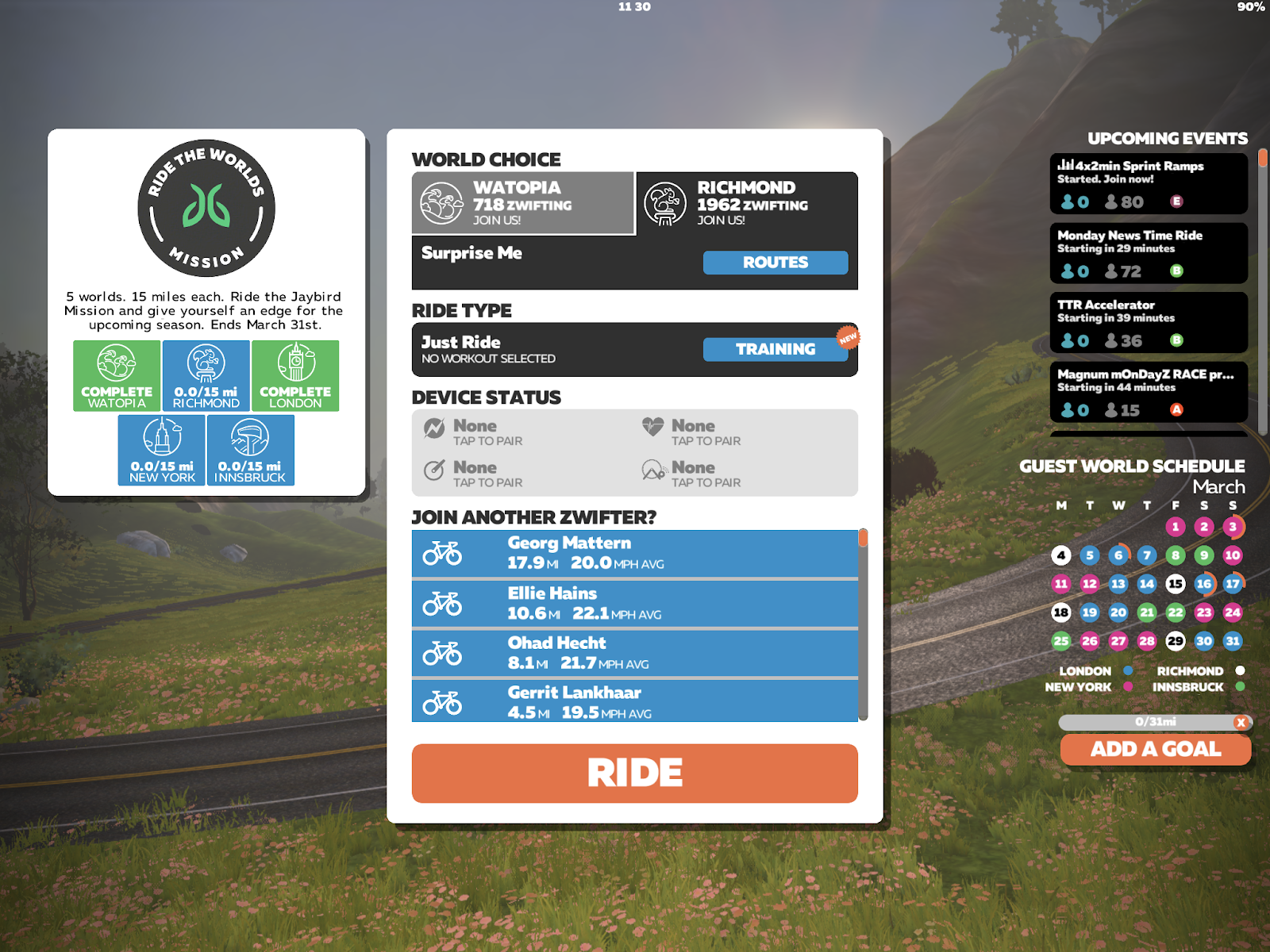
Task: Click the Complete London mission badge
Action: point(294,374)
